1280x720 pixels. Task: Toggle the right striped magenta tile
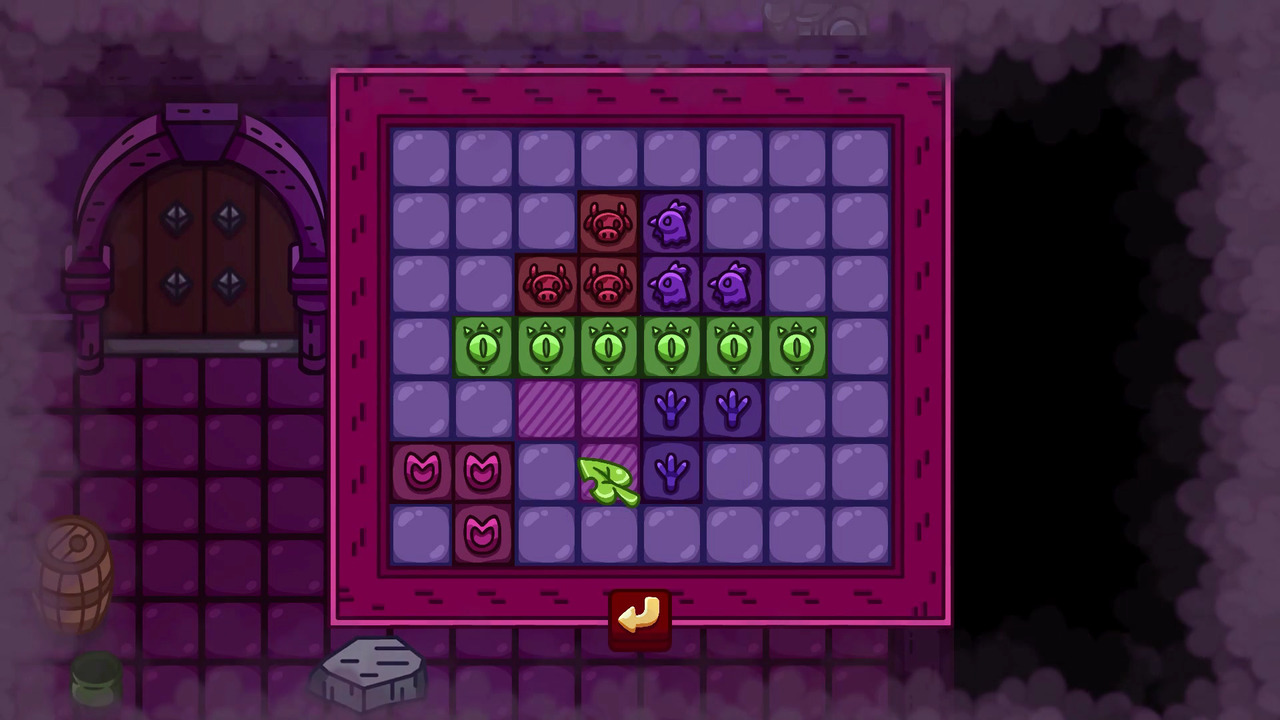coord(609,410)
